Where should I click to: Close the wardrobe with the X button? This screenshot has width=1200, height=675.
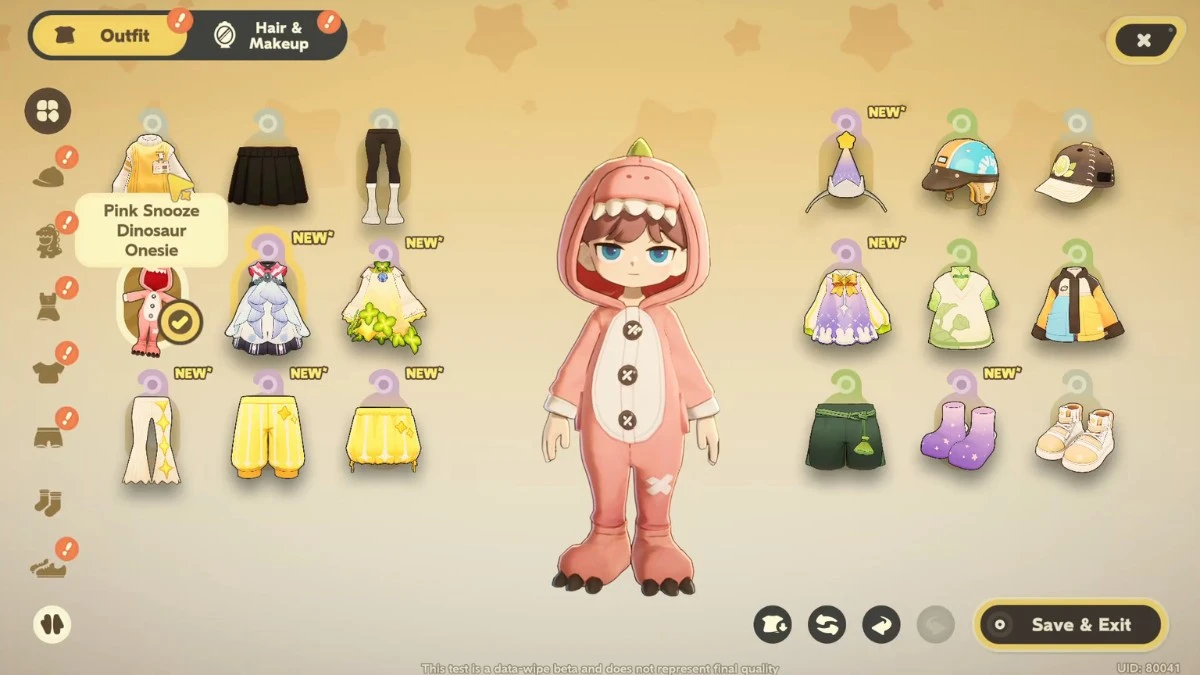tap(1143, 40)
